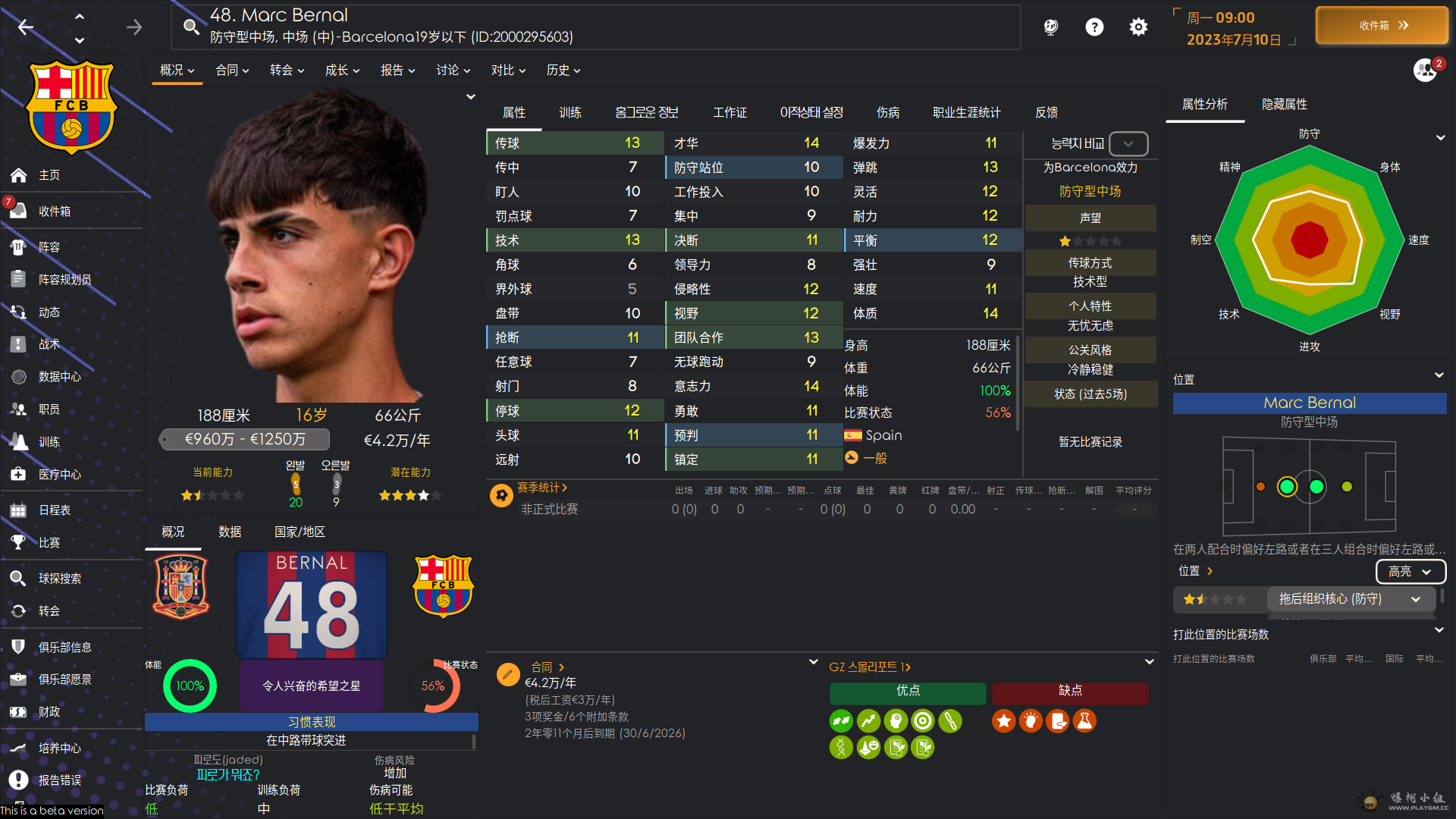The height and width of the screenshot is (819, 1456).
Task: Select the 数据 tab below the portrait
Action: tap(230, 532)
